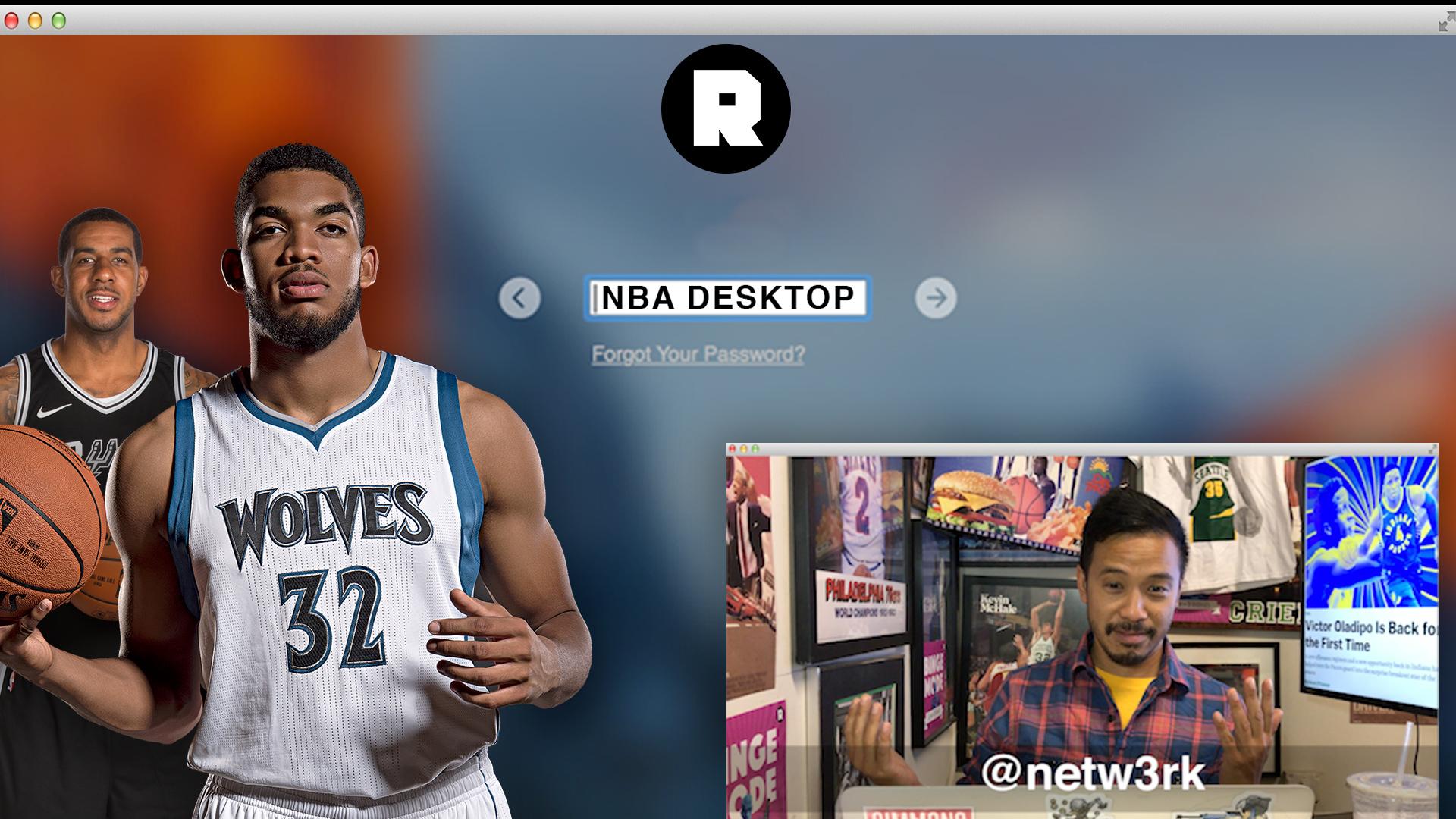This screenshot has width=1456, height=819.
Task: Maximize the window with the green button
Action: click(58, 20)
